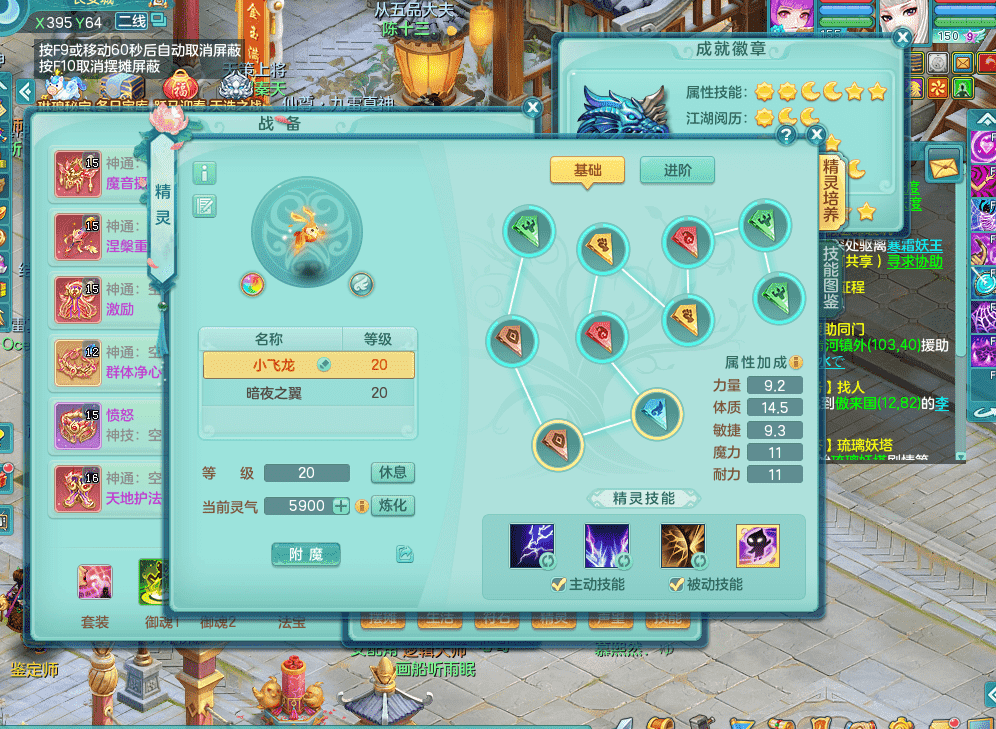Add 灵气 with the plus button

click(x=341, y=506)
